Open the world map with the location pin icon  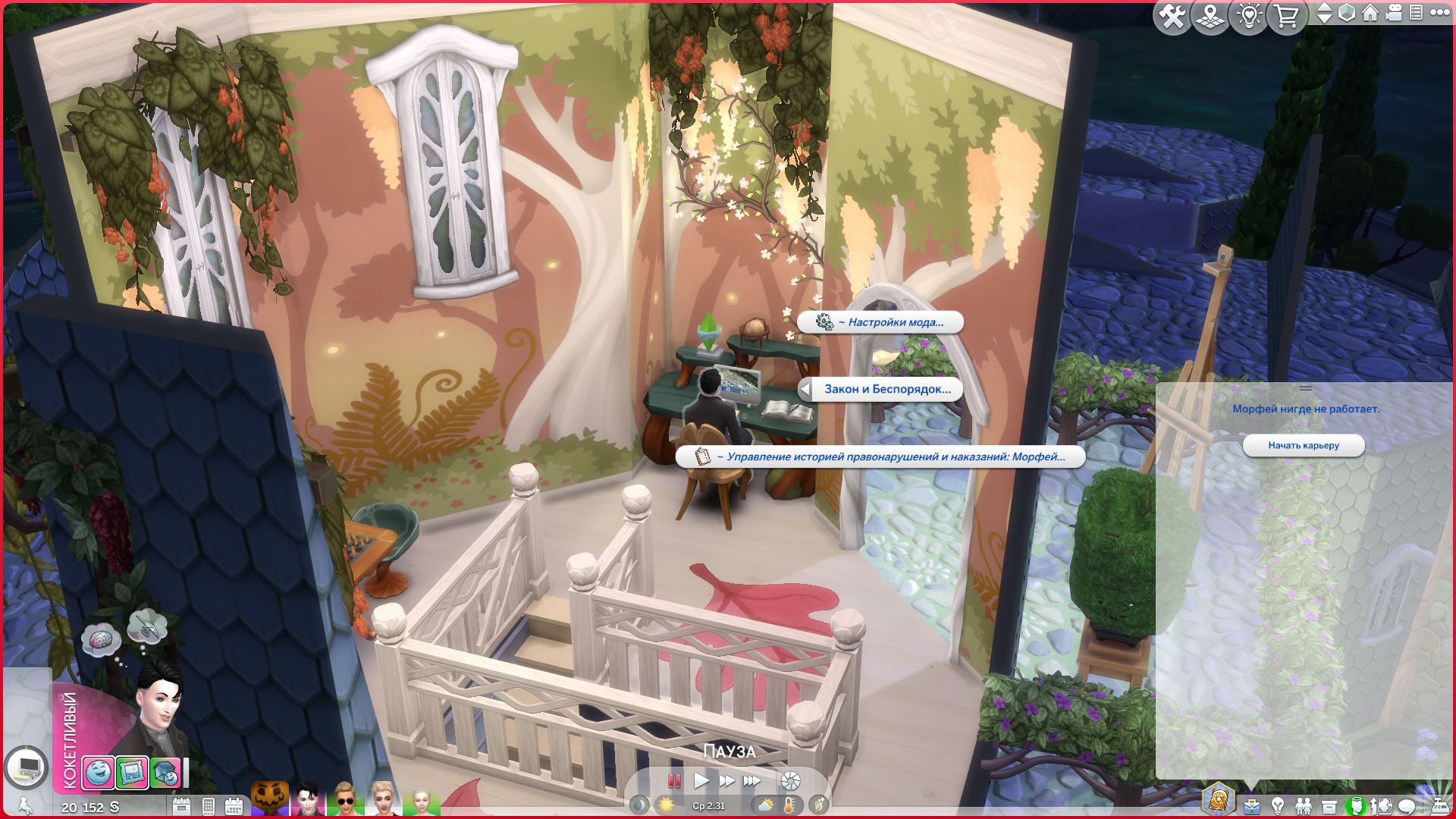pos(1210,14)
